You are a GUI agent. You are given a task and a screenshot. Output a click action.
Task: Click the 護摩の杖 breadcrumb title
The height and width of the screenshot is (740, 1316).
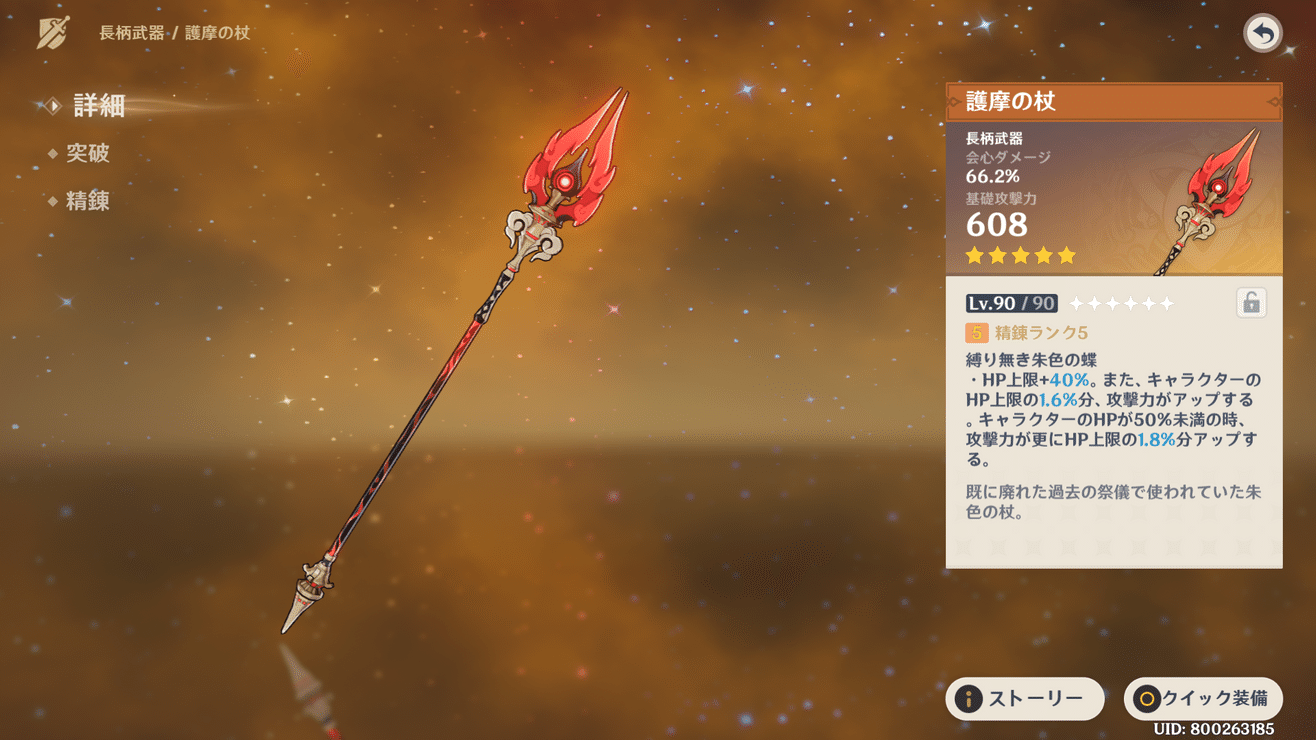click(x=220, y=31)
